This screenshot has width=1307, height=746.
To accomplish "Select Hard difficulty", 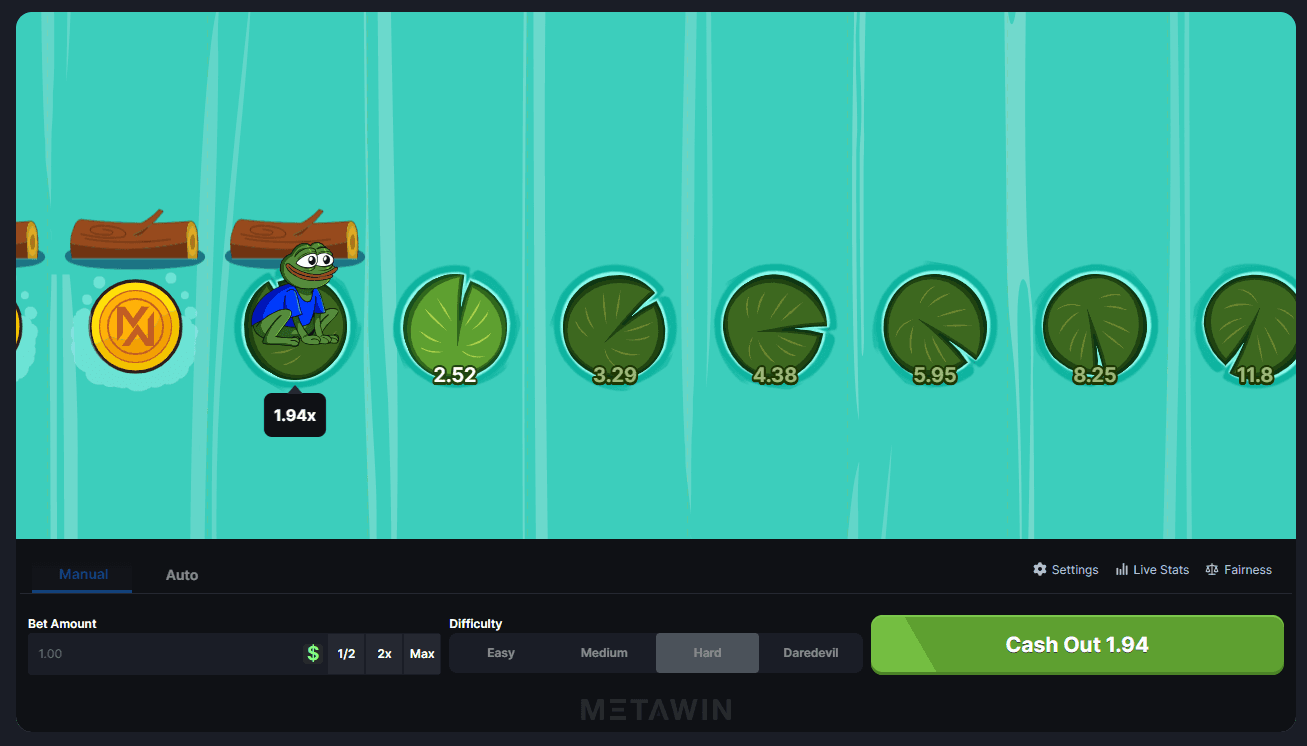I will (707, 653).
